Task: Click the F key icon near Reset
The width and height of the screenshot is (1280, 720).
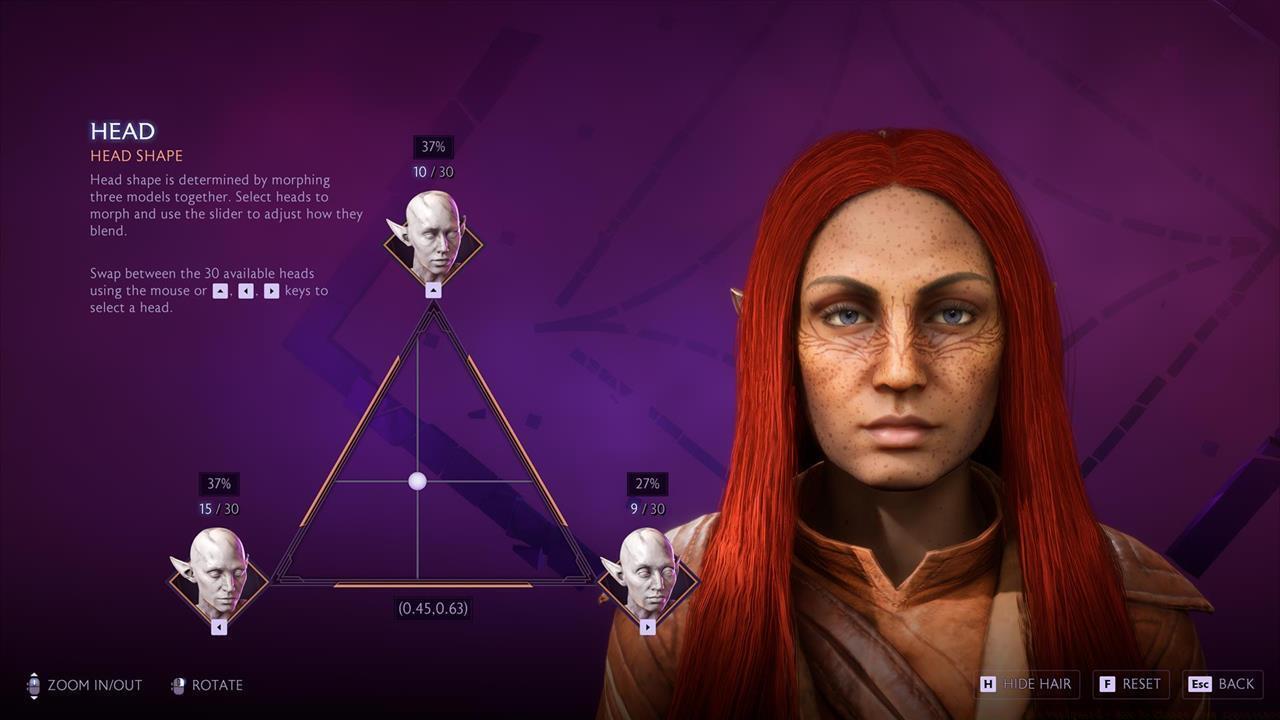Action: pos(1107,684)
